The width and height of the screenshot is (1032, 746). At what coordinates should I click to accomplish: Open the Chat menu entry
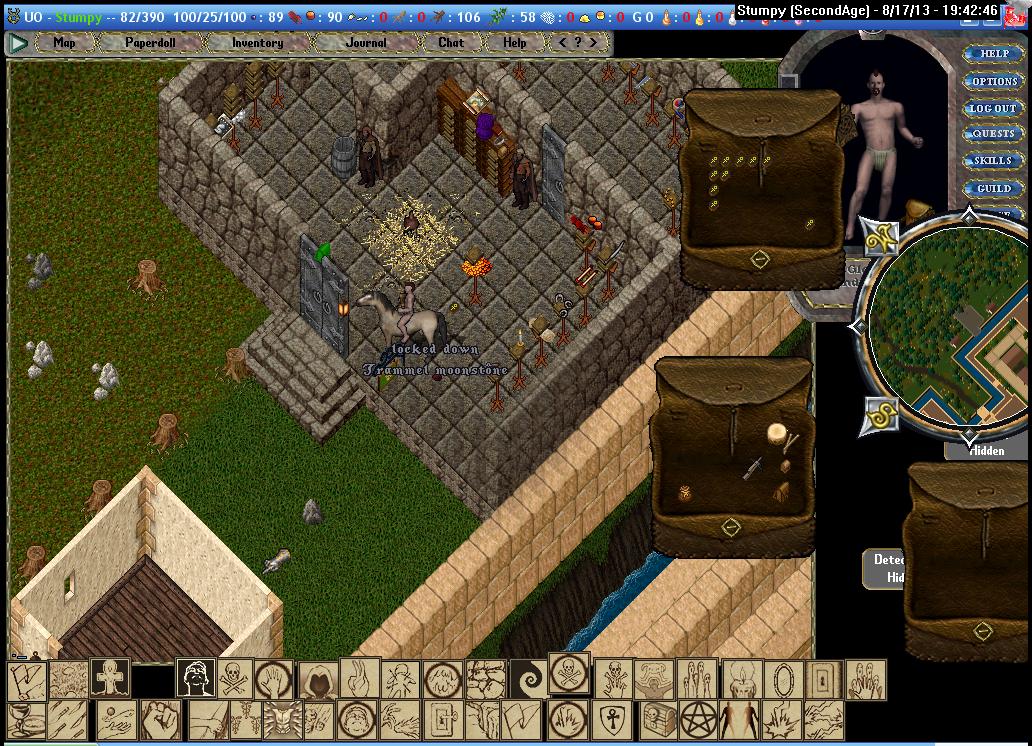click(x=451, y=43)
